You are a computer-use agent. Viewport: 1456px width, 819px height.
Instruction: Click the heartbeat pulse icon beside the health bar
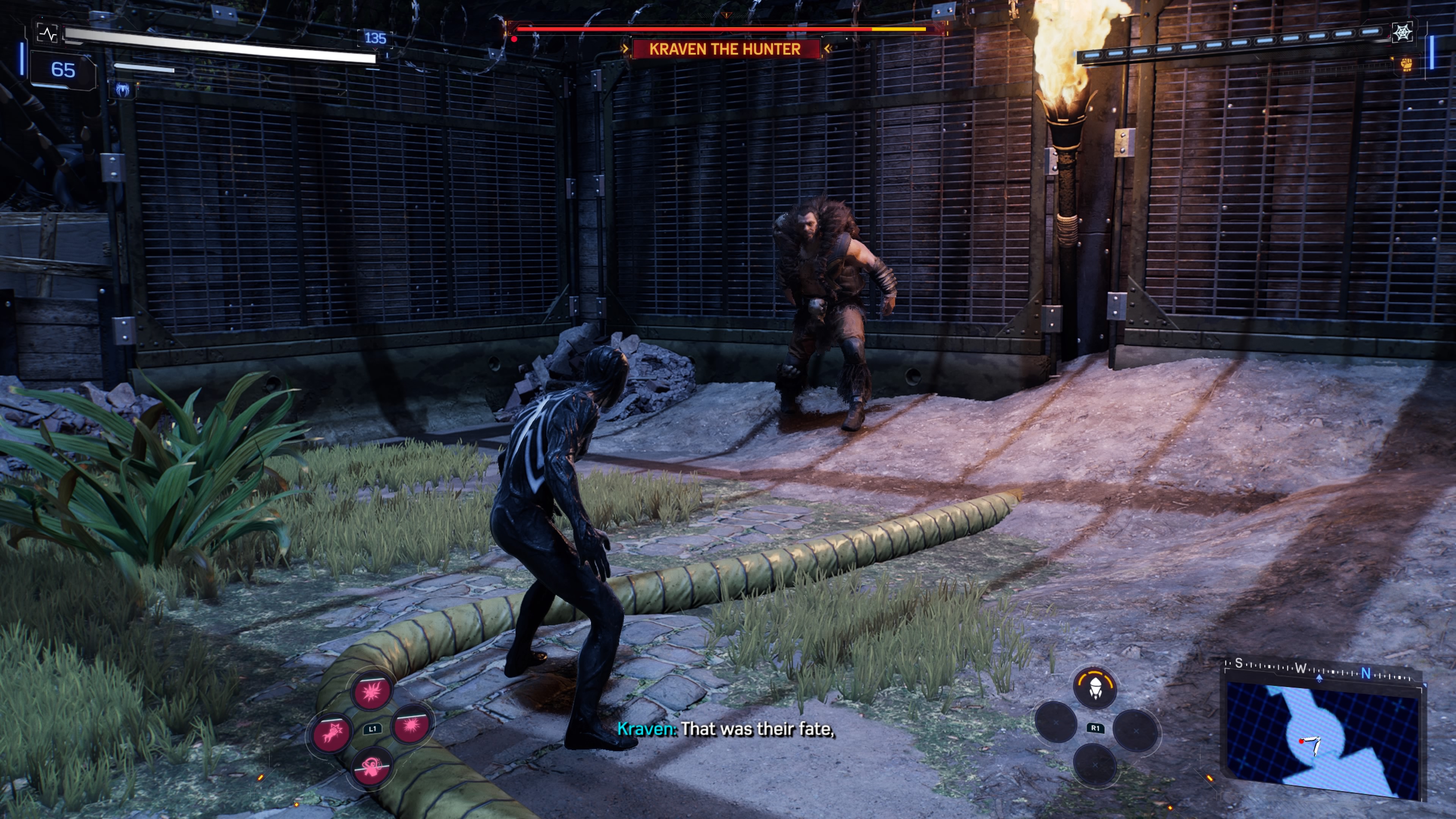pos(47,34)
